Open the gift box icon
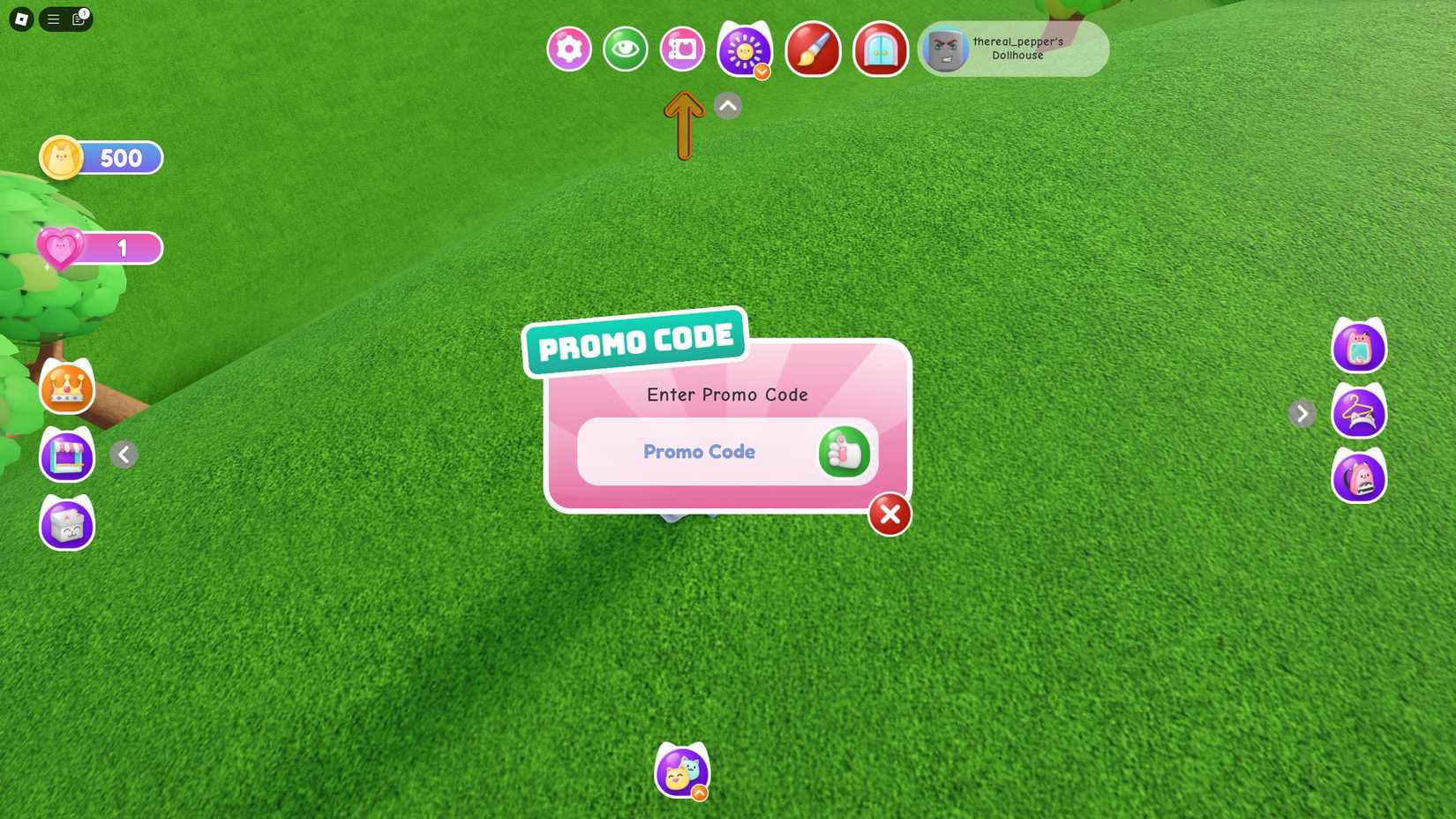The width and height of the screenshot is (1456, 819). point(66,524)
